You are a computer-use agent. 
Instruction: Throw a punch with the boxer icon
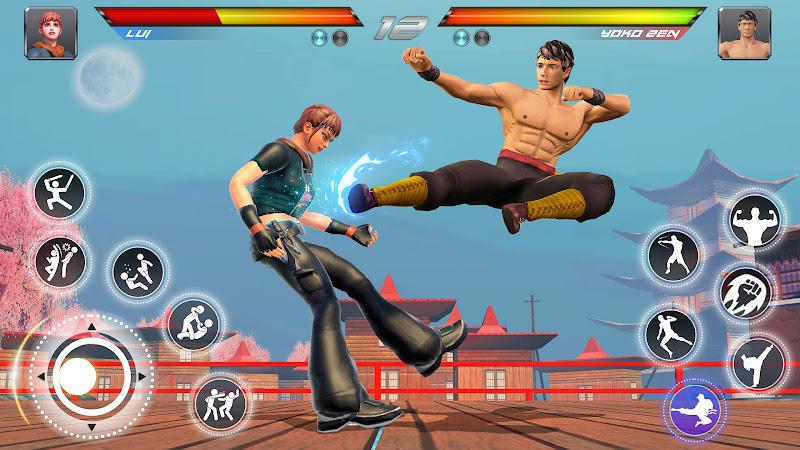click(670, 257)
